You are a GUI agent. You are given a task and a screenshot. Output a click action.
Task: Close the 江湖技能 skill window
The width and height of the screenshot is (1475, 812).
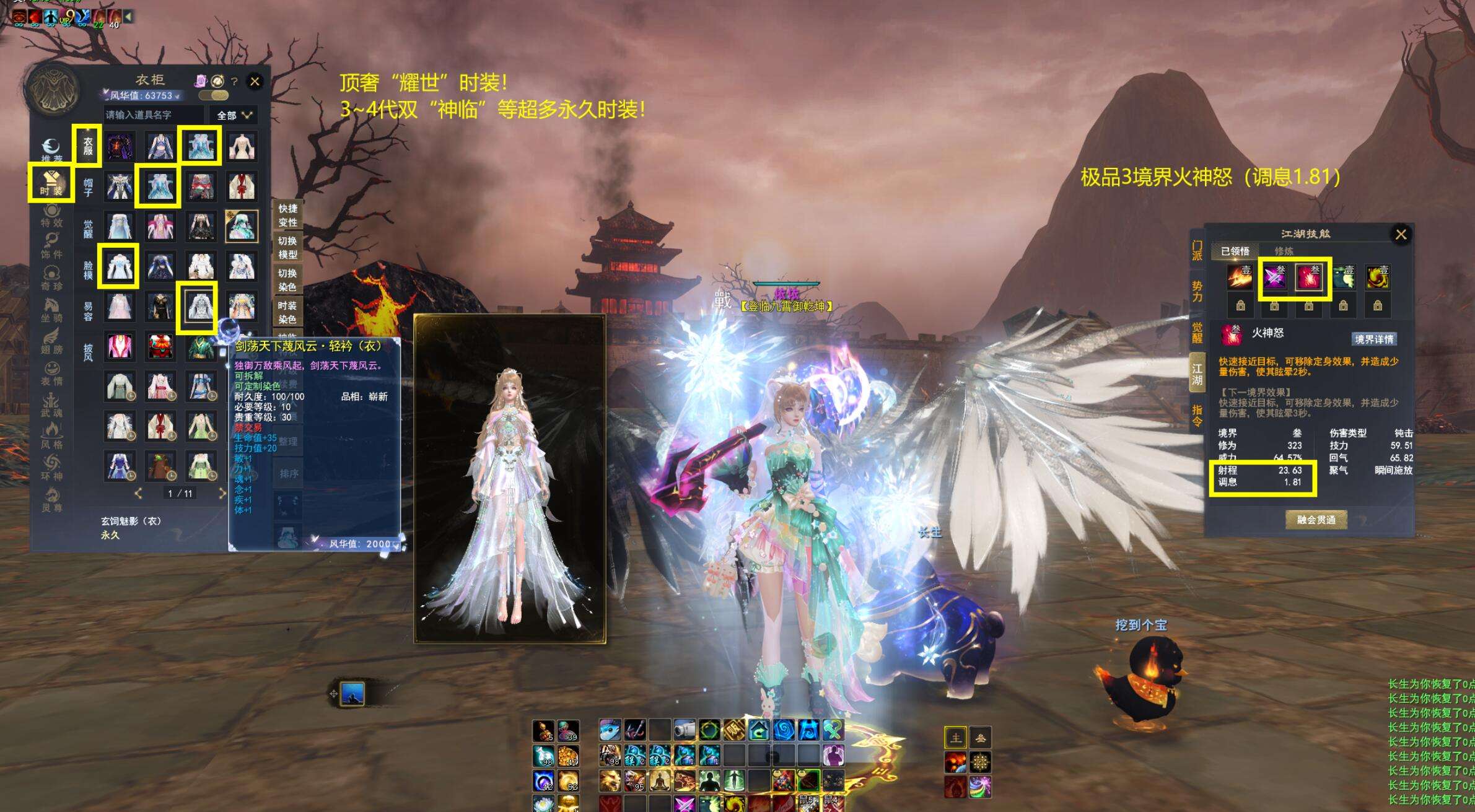(x=1401, y=234)
